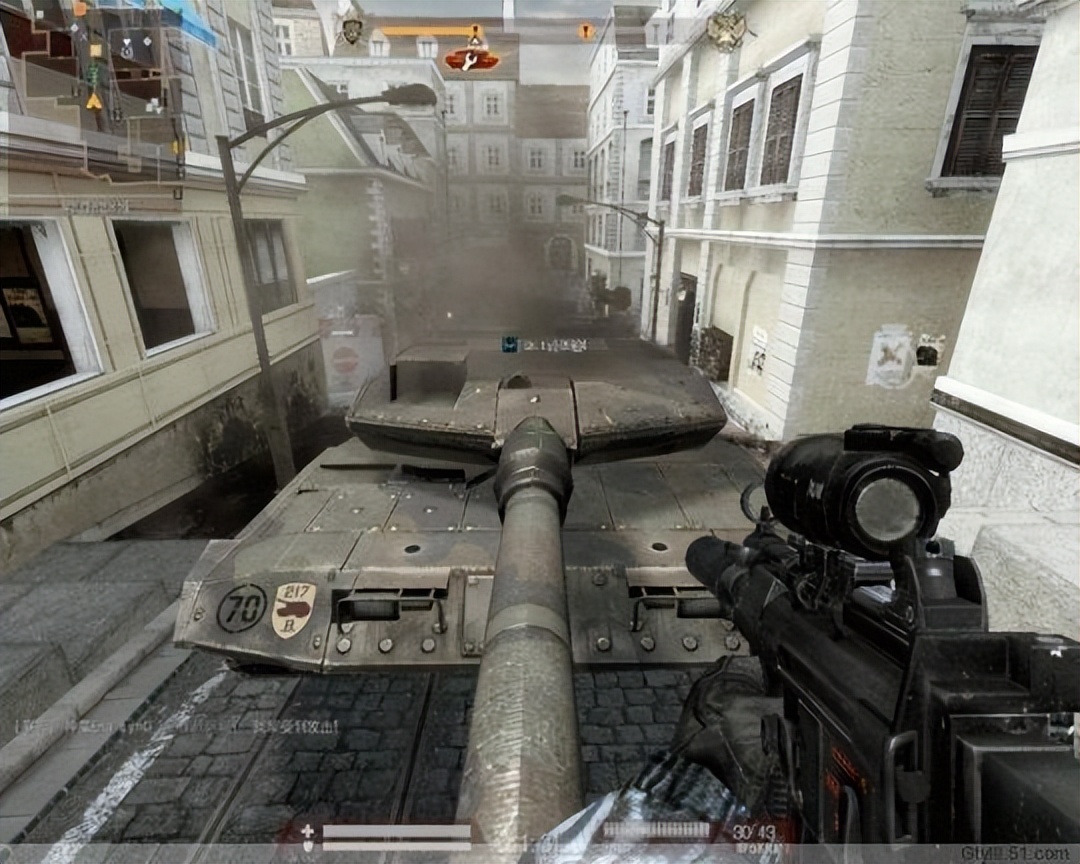Click the skull team emblem icon
Image resolution: width=1080 pixels, height=864 pixels.
[351, 31]
